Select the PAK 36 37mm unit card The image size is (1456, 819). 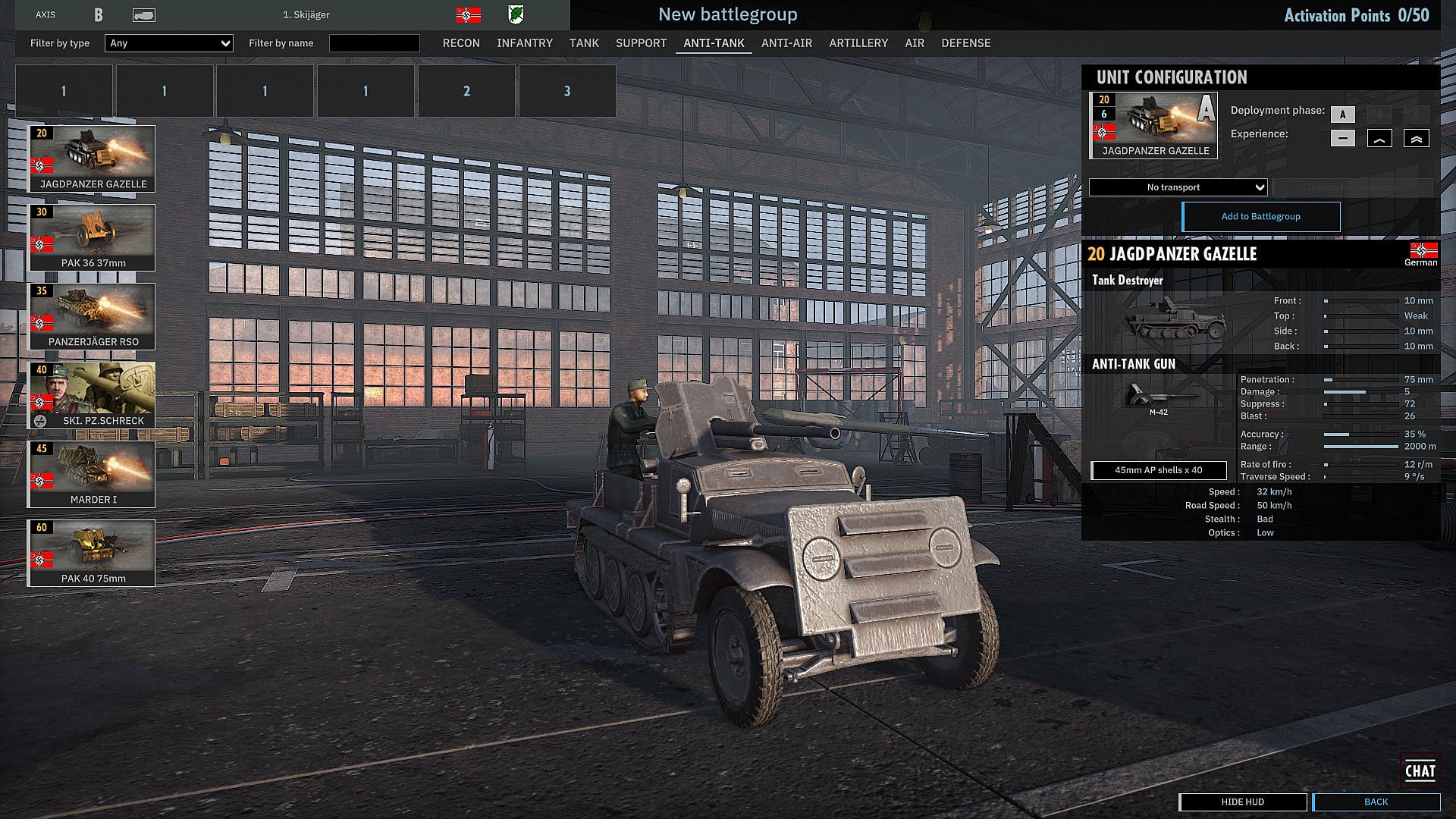[92, 237]
